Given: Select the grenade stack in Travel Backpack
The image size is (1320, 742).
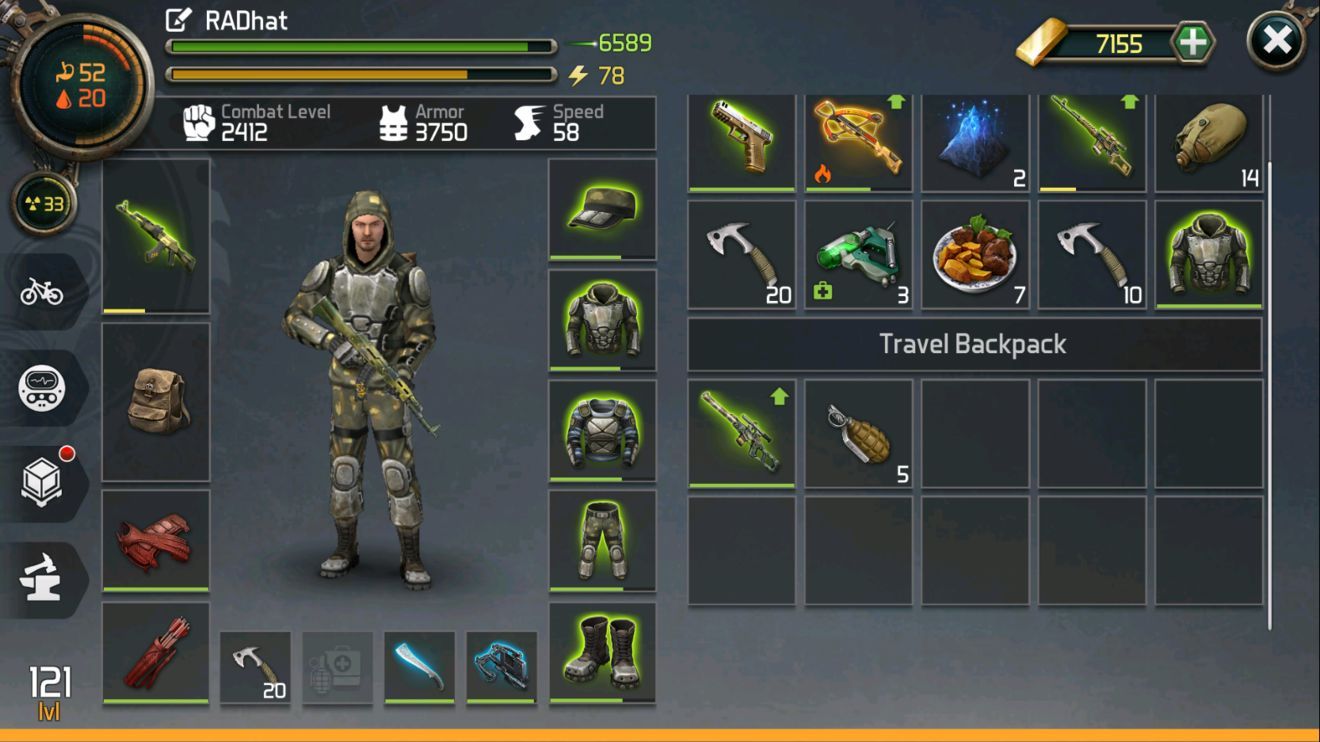Looking at the screenshot, I should click(858, 433).
